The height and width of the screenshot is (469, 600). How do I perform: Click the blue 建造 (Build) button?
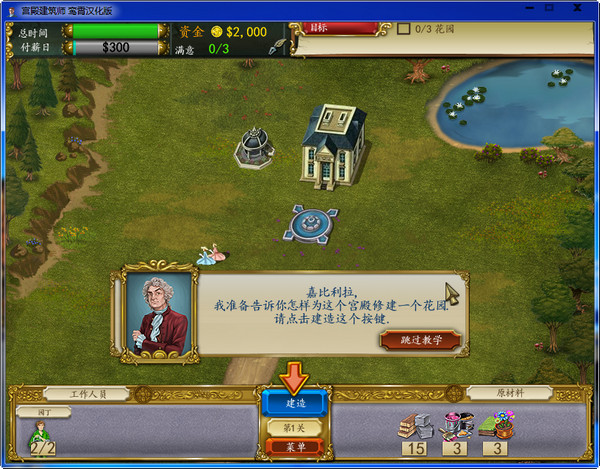[x=296, y=403]
